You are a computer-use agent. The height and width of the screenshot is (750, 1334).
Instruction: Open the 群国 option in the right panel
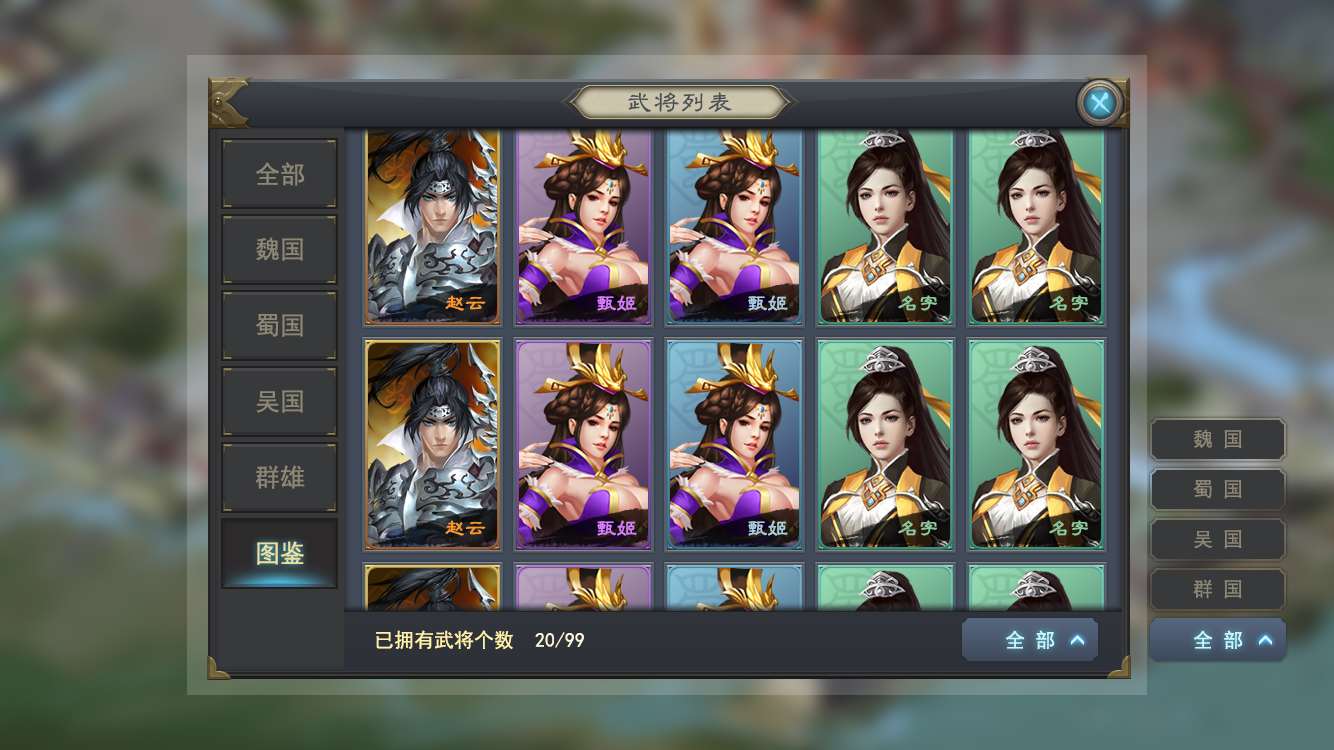(x=1216, y=589)
